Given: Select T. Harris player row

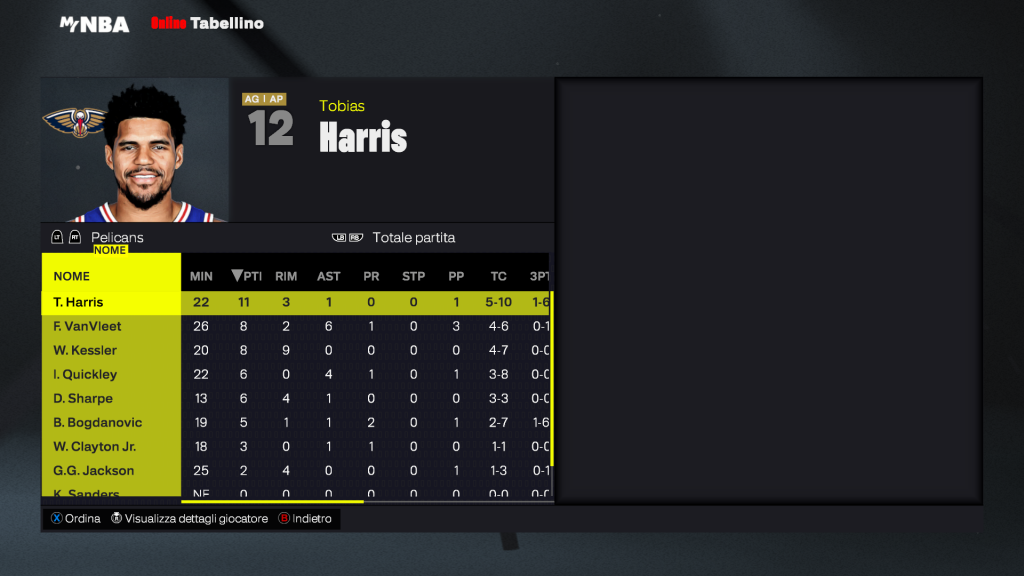Looking at the screenshot, I should [x=110, y=302].
